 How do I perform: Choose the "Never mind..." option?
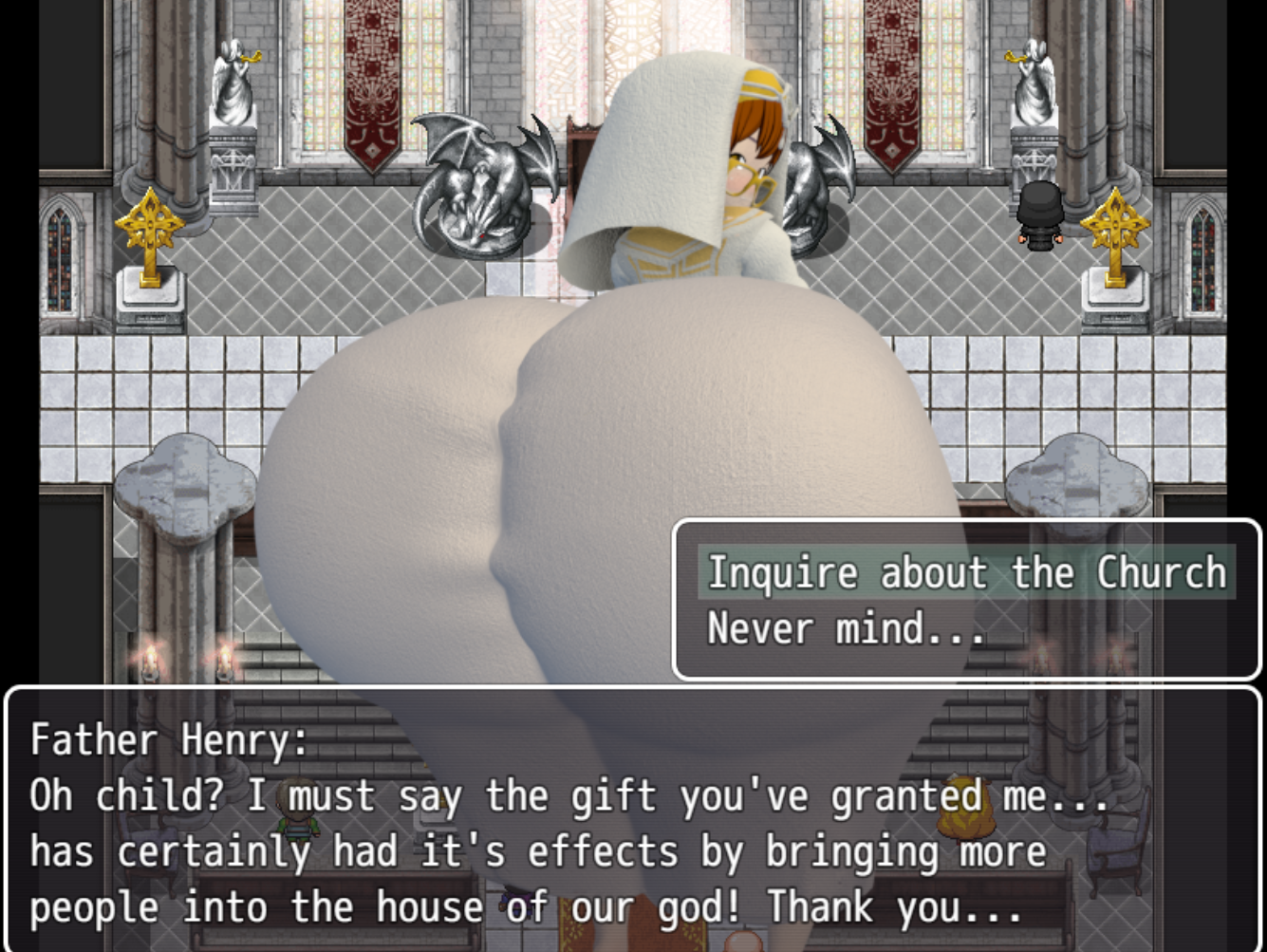[x=845, y=629]
